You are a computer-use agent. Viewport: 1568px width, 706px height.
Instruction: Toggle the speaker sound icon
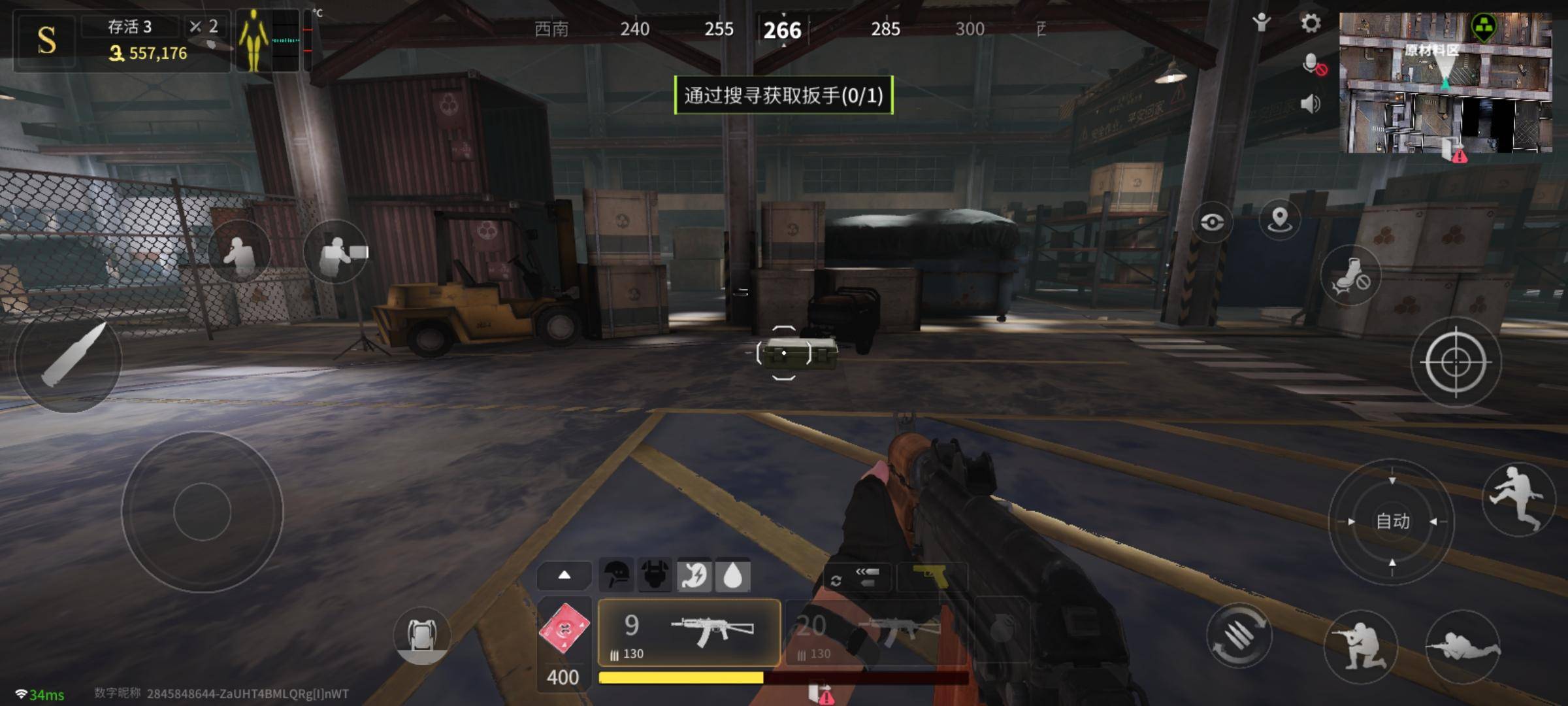(x=1311, y=104)
